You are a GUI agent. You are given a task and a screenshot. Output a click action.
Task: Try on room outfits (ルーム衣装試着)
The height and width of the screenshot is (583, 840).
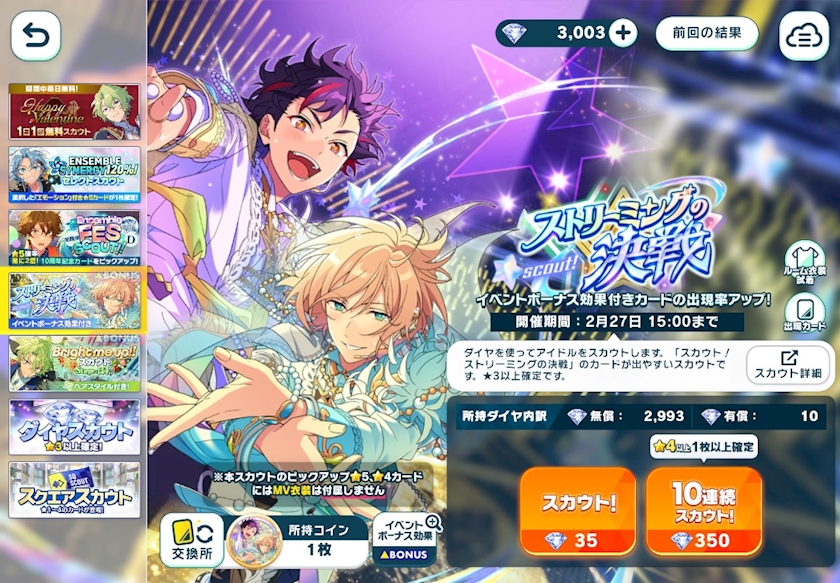[x=804, y=264]
